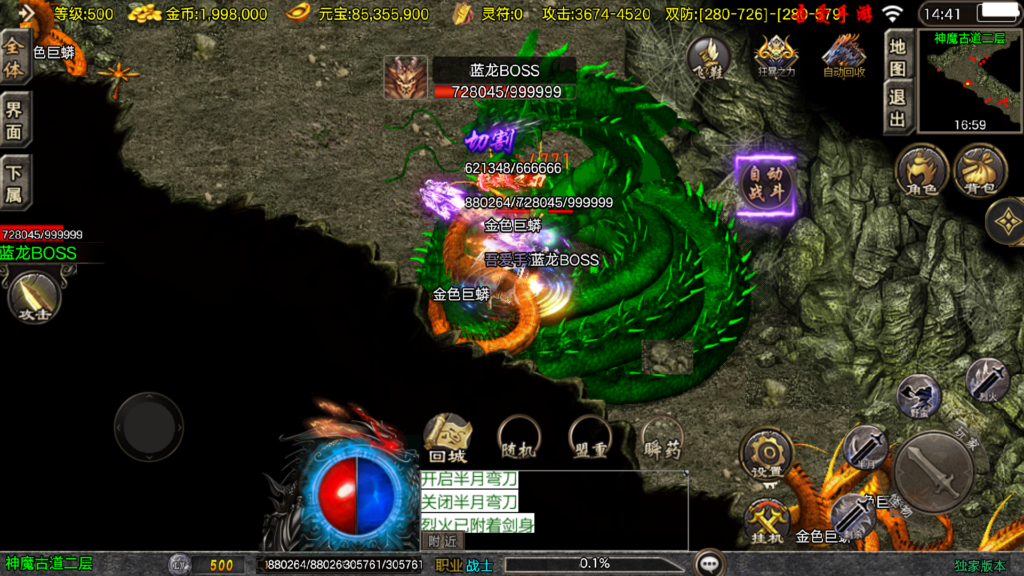Image resolution: width=1024 pixels, height=576 pixels.
Task: Hit the large sword basic attack button
Action: click(933, 472)
